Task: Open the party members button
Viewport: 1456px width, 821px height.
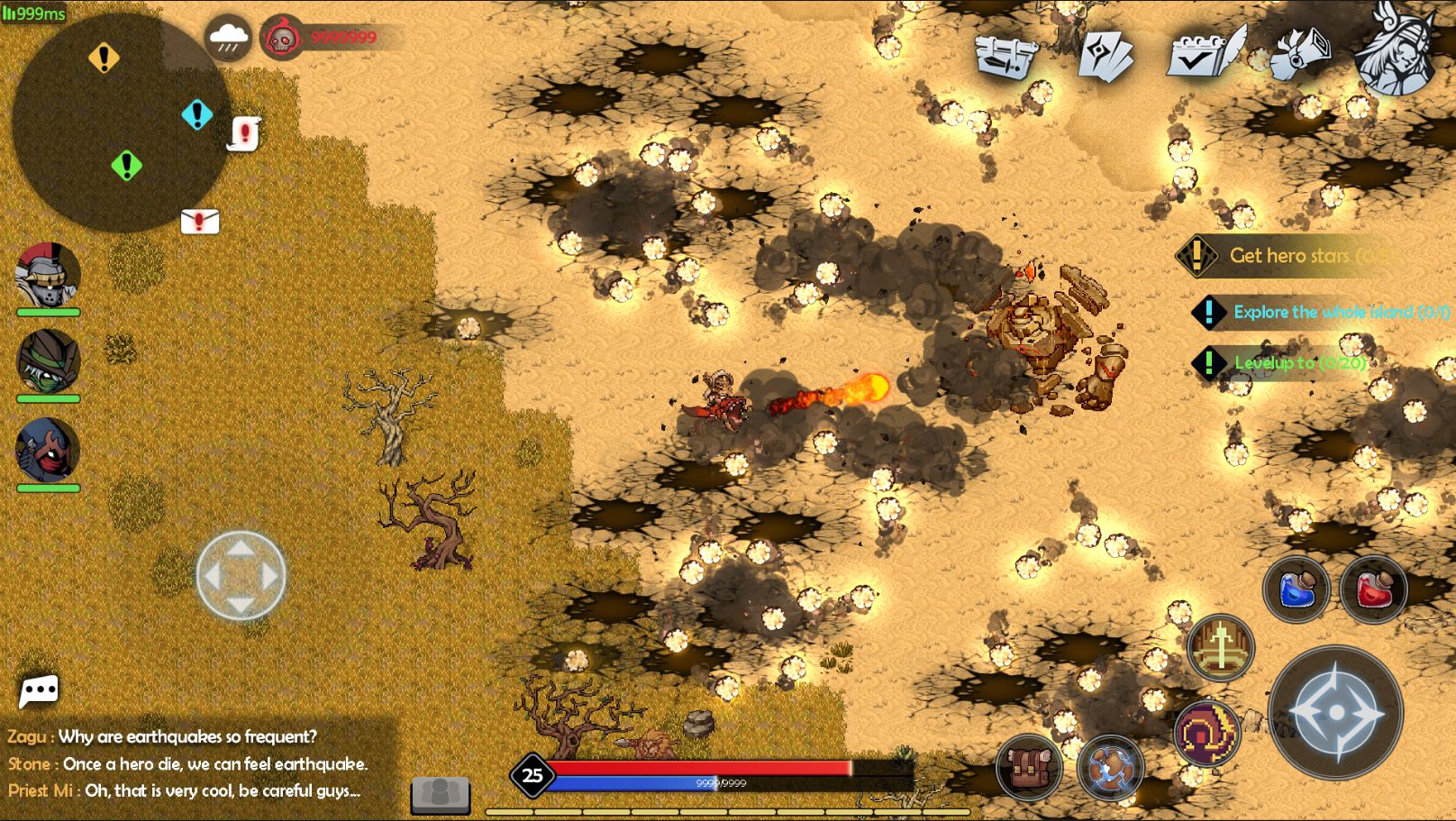Action: [x=441, y=793]
